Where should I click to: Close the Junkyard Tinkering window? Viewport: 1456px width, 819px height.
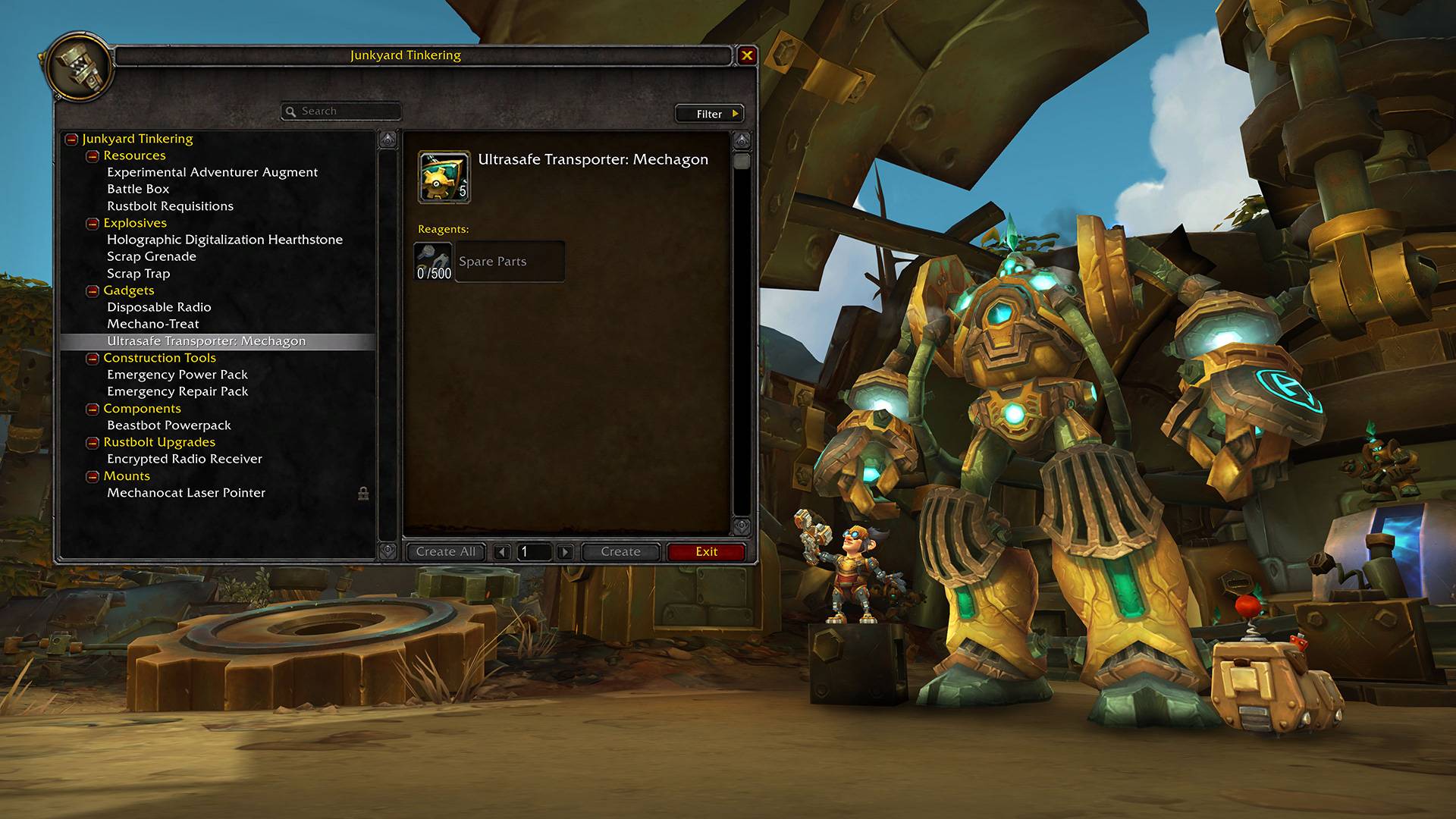747,55
